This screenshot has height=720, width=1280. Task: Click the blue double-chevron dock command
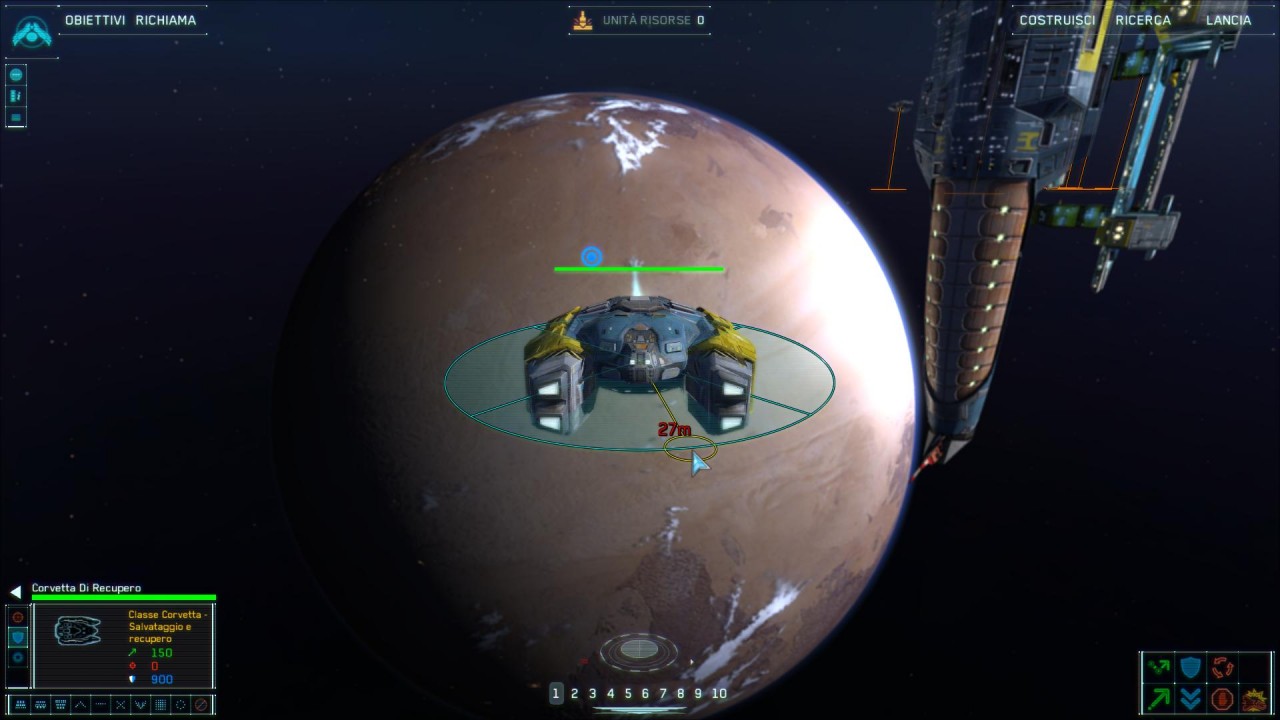[x=1190, y=698]
